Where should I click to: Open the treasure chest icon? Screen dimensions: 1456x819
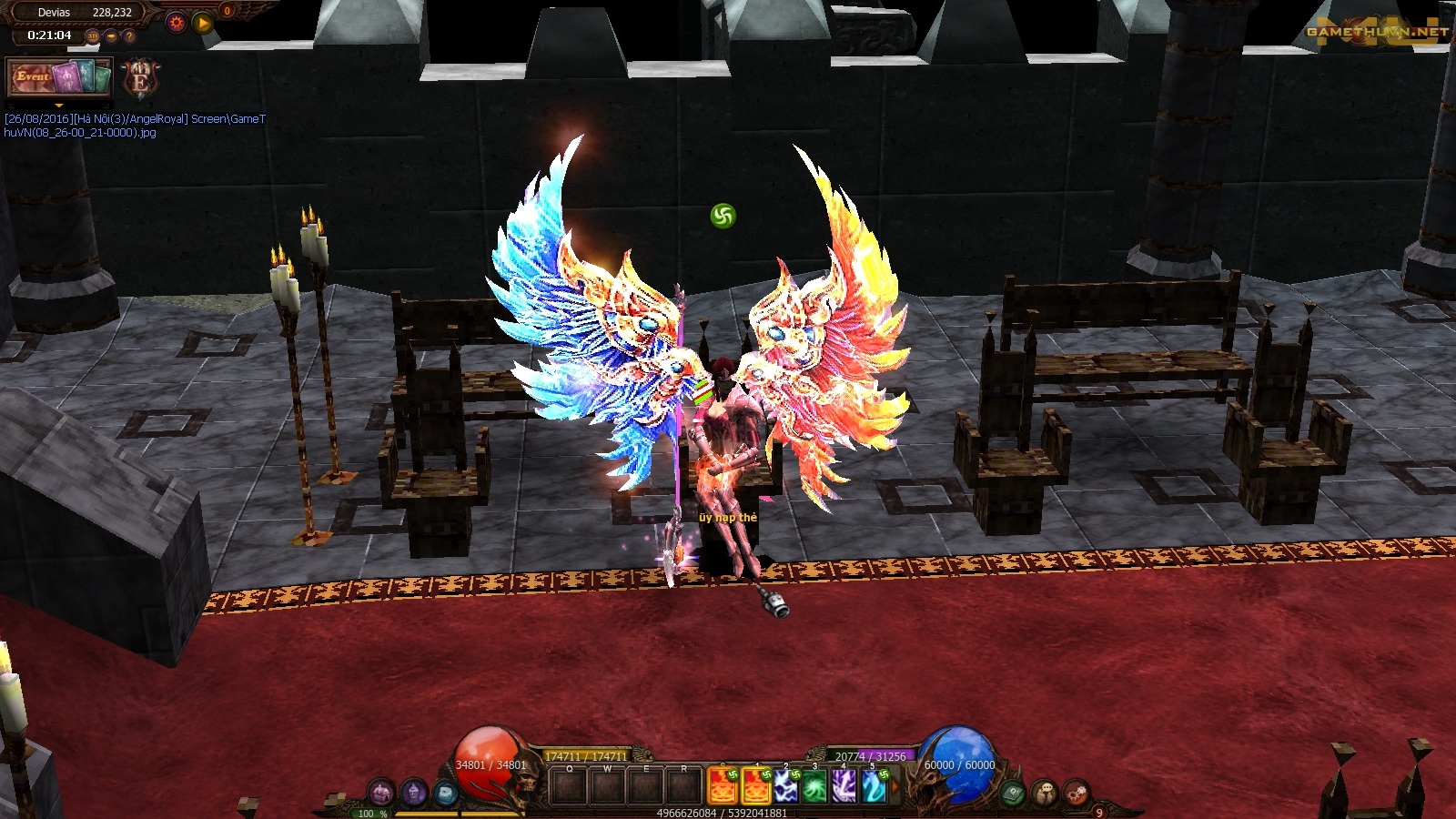381,793
